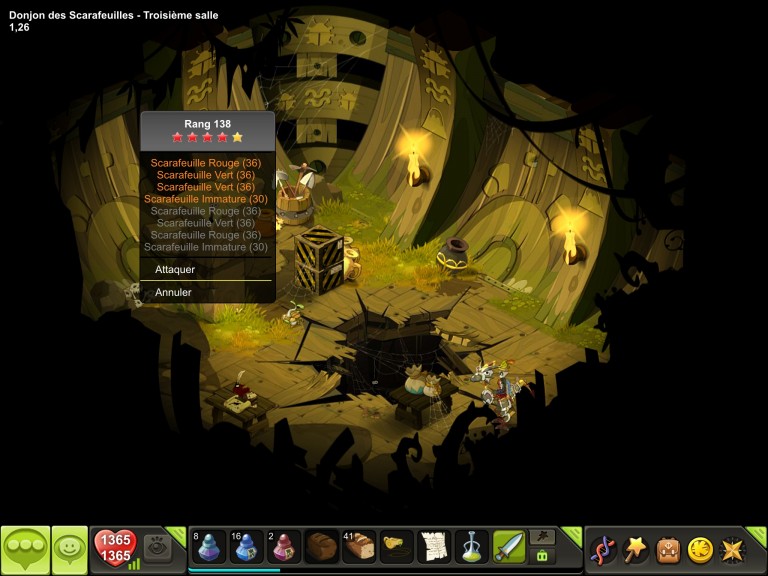Use the yellow key item slot
Viewport: 768px width, 576px height.
[397, 547]
